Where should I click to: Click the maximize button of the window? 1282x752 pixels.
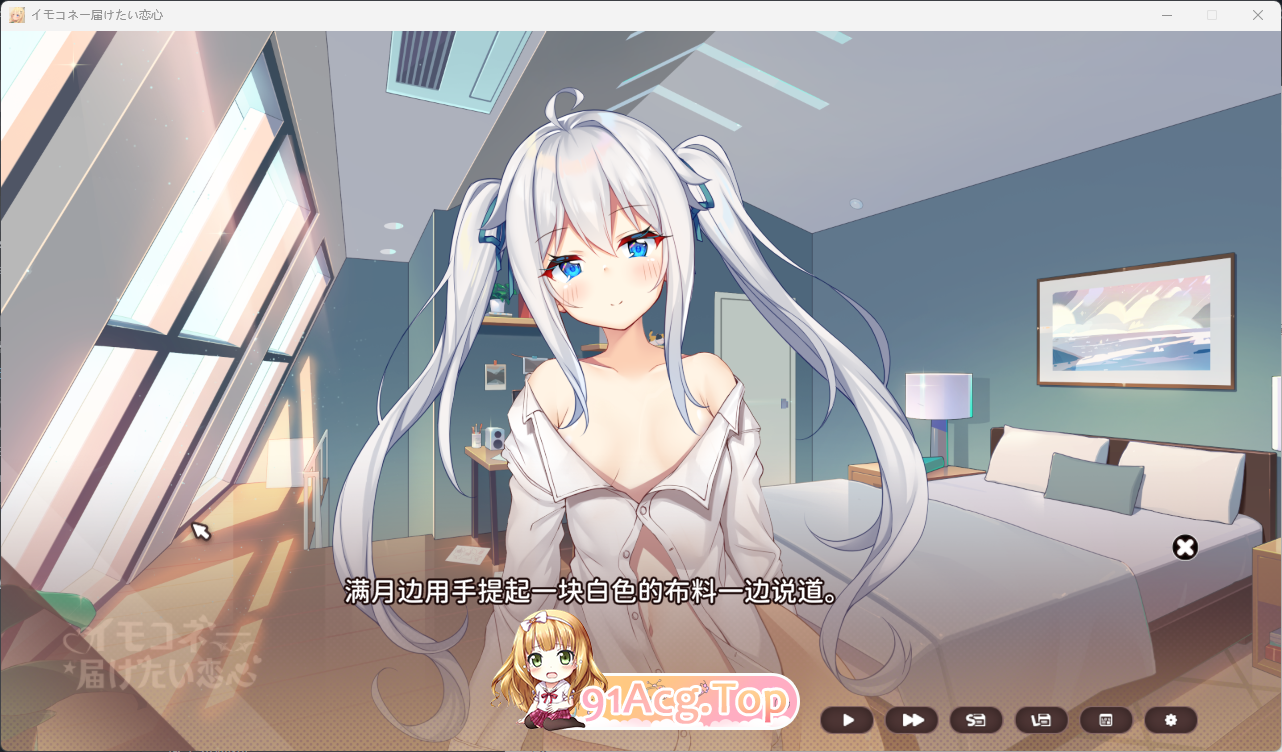tap(1211, 14)
